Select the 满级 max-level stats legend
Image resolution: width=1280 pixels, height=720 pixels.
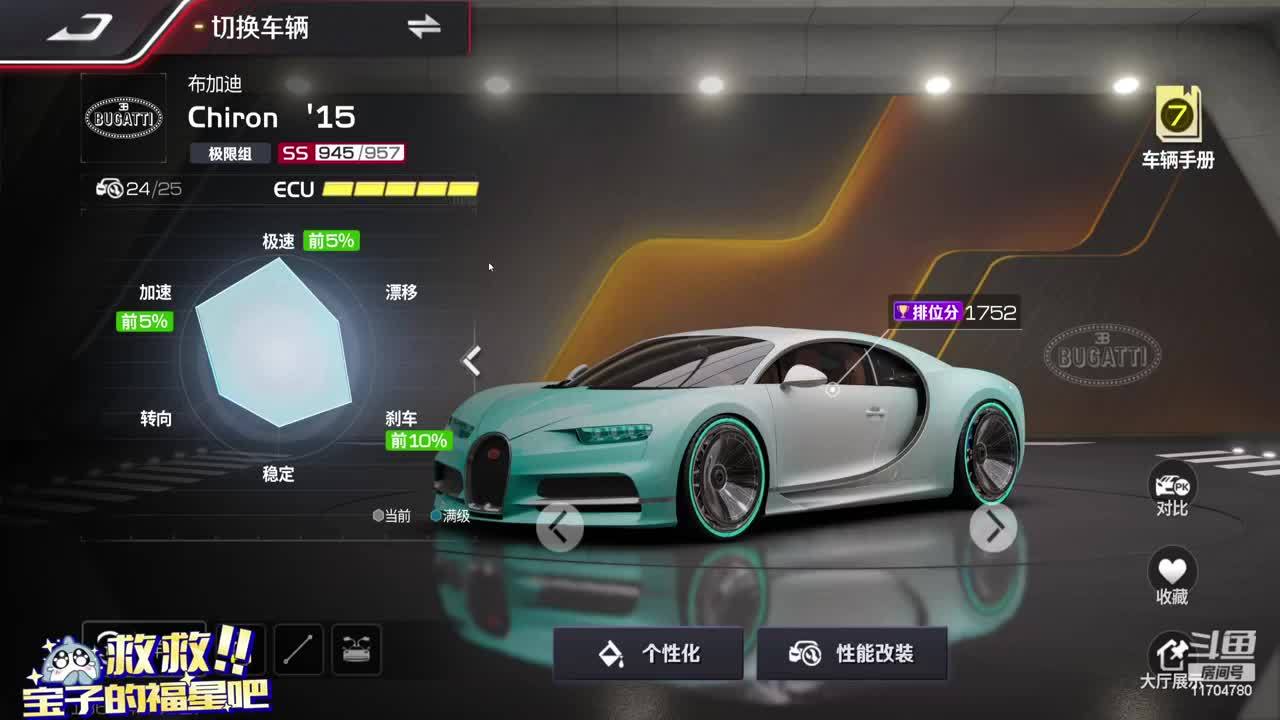tap(451, 516)
